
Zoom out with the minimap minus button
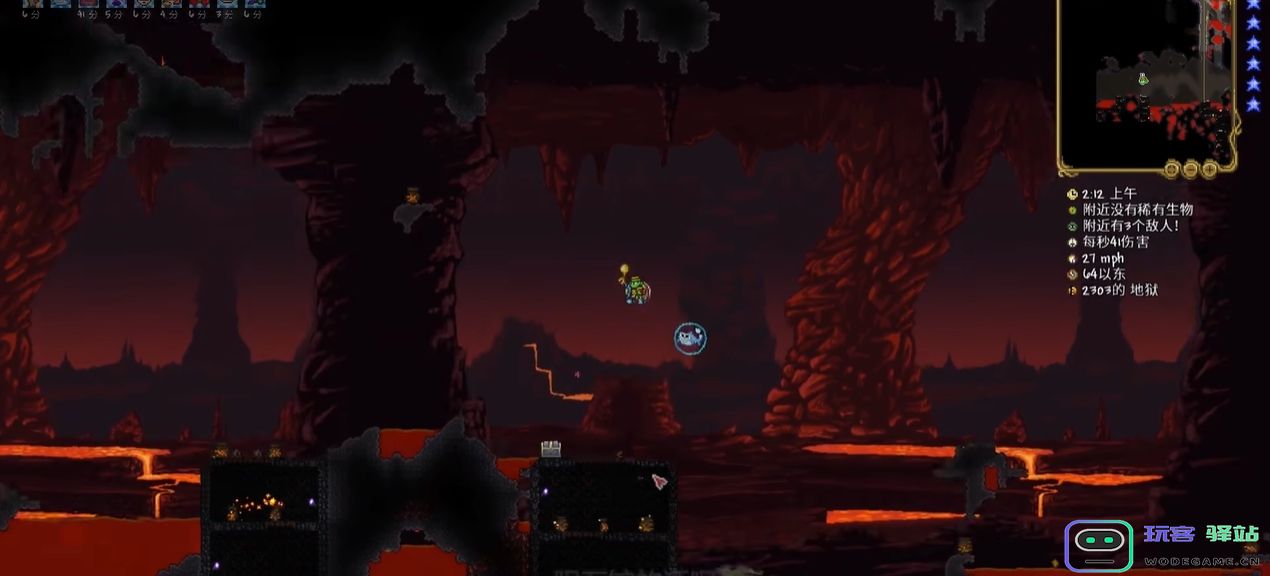(x=1189, y=170)
